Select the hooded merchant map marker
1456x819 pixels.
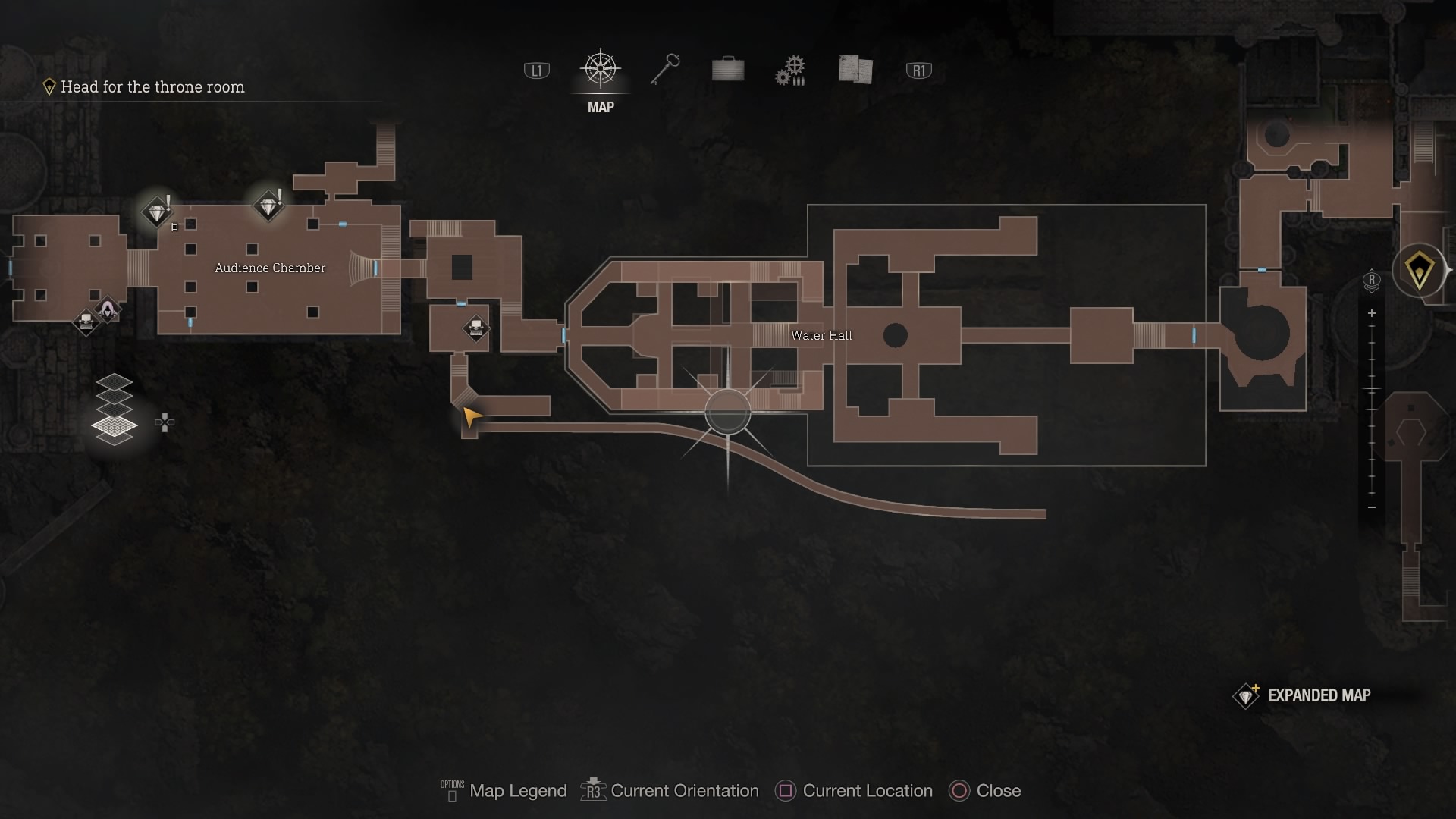pyautogui.click(x=108, y=309)
